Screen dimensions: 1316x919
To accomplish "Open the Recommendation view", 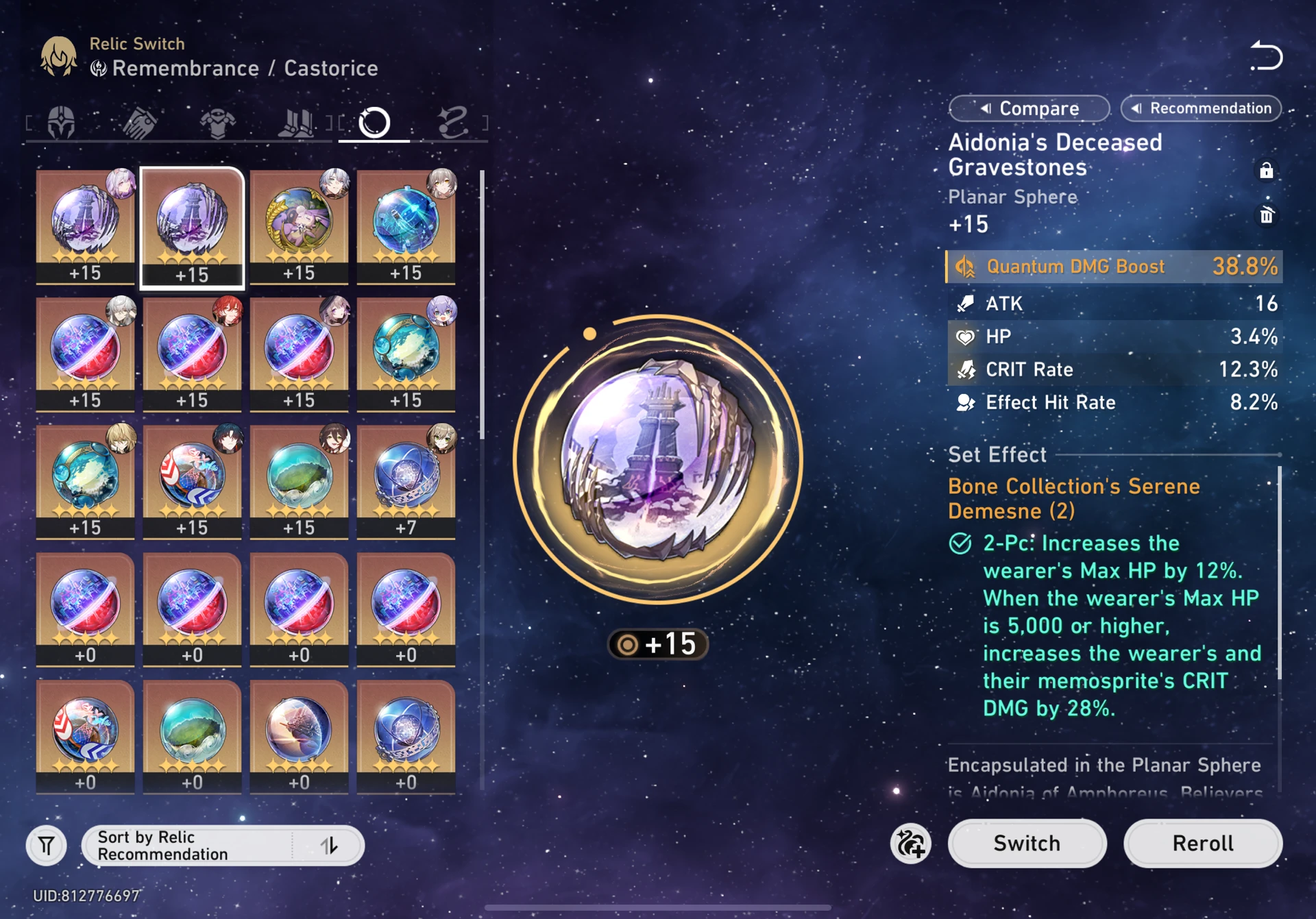I will pos(1200,108).
